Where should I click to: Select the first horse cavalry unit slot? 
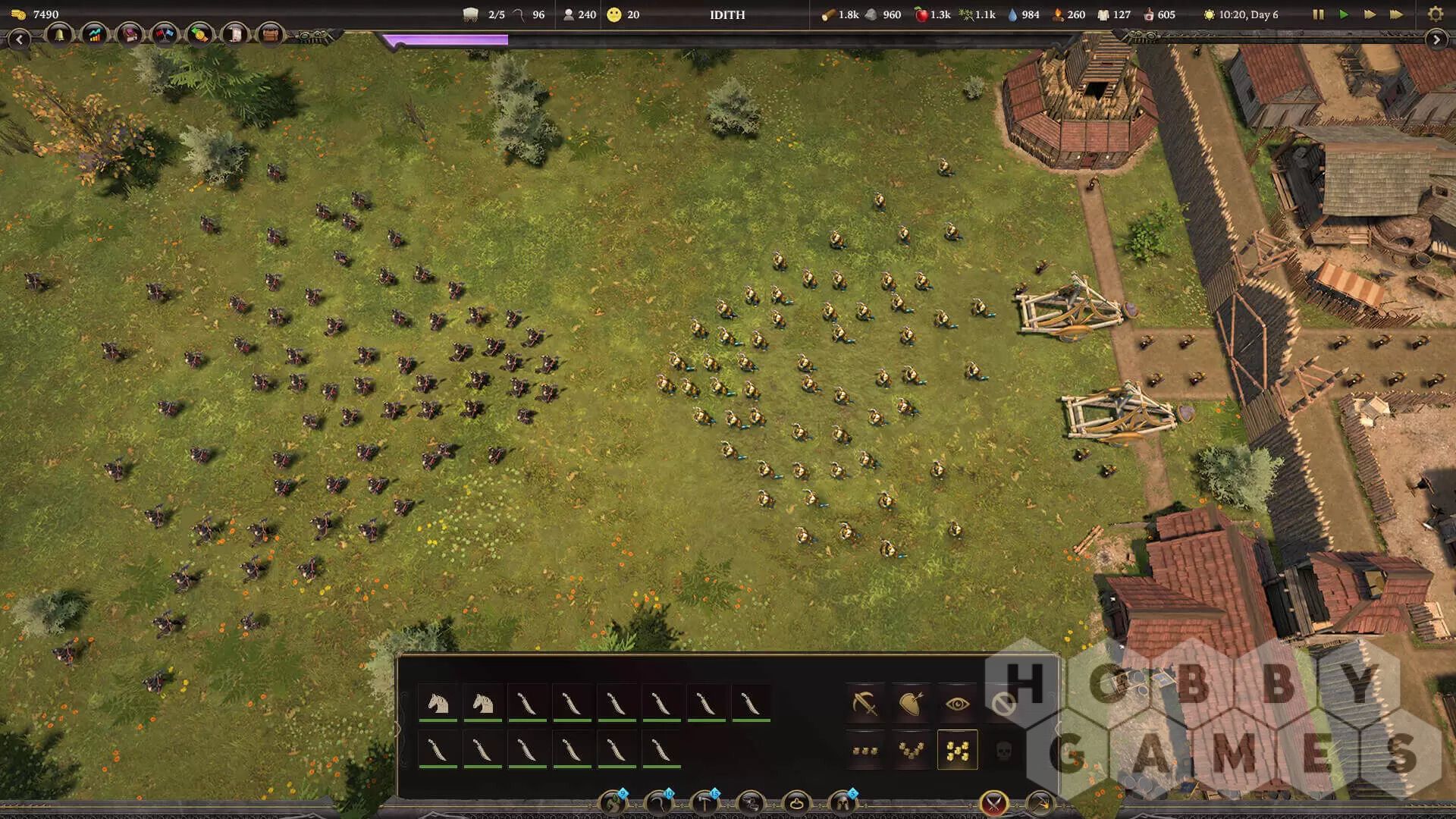pyautogui.click(x=438, y=703)
